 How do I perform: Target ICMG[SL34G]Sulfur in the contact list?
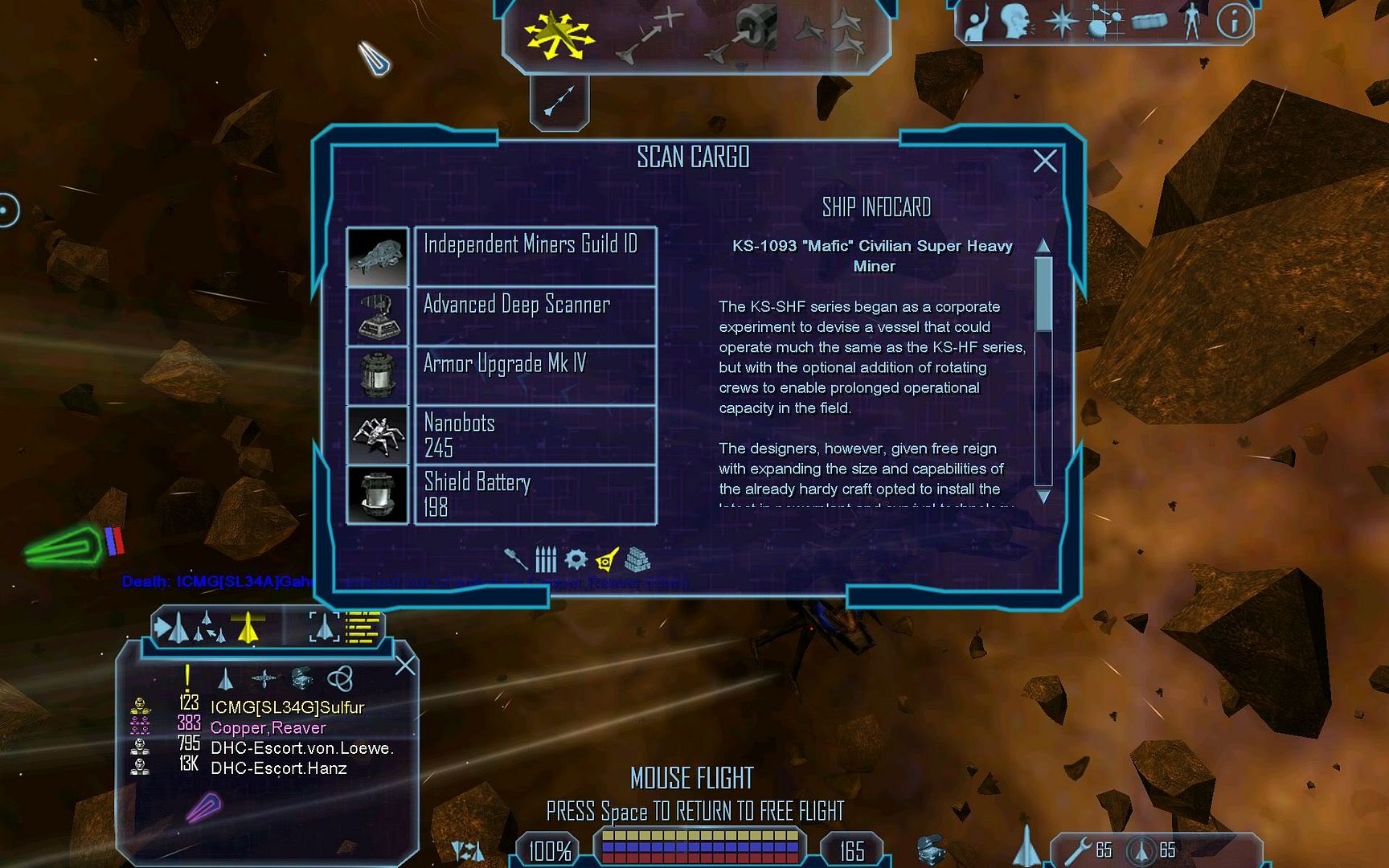tap(287, 708)
